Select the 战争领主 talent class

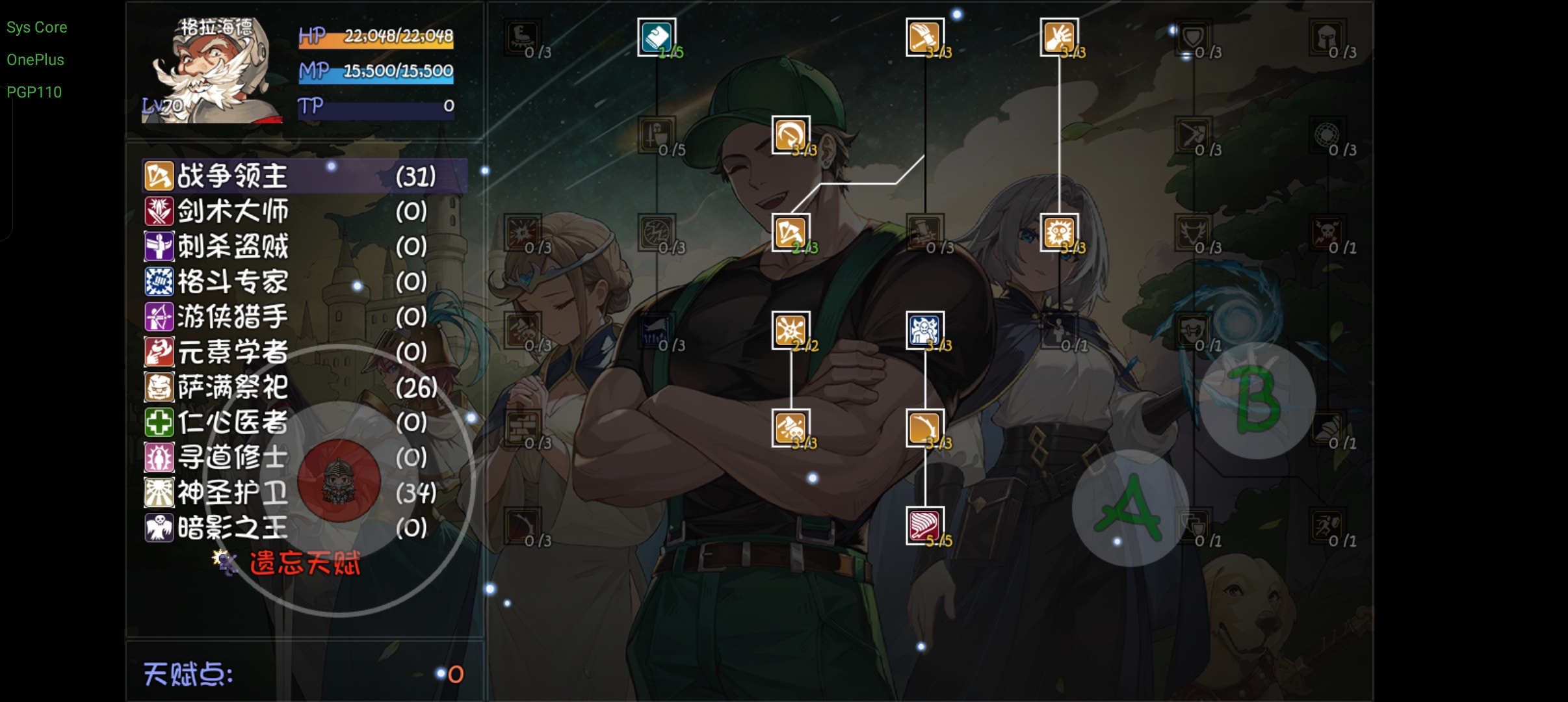[x=232, y=176]
